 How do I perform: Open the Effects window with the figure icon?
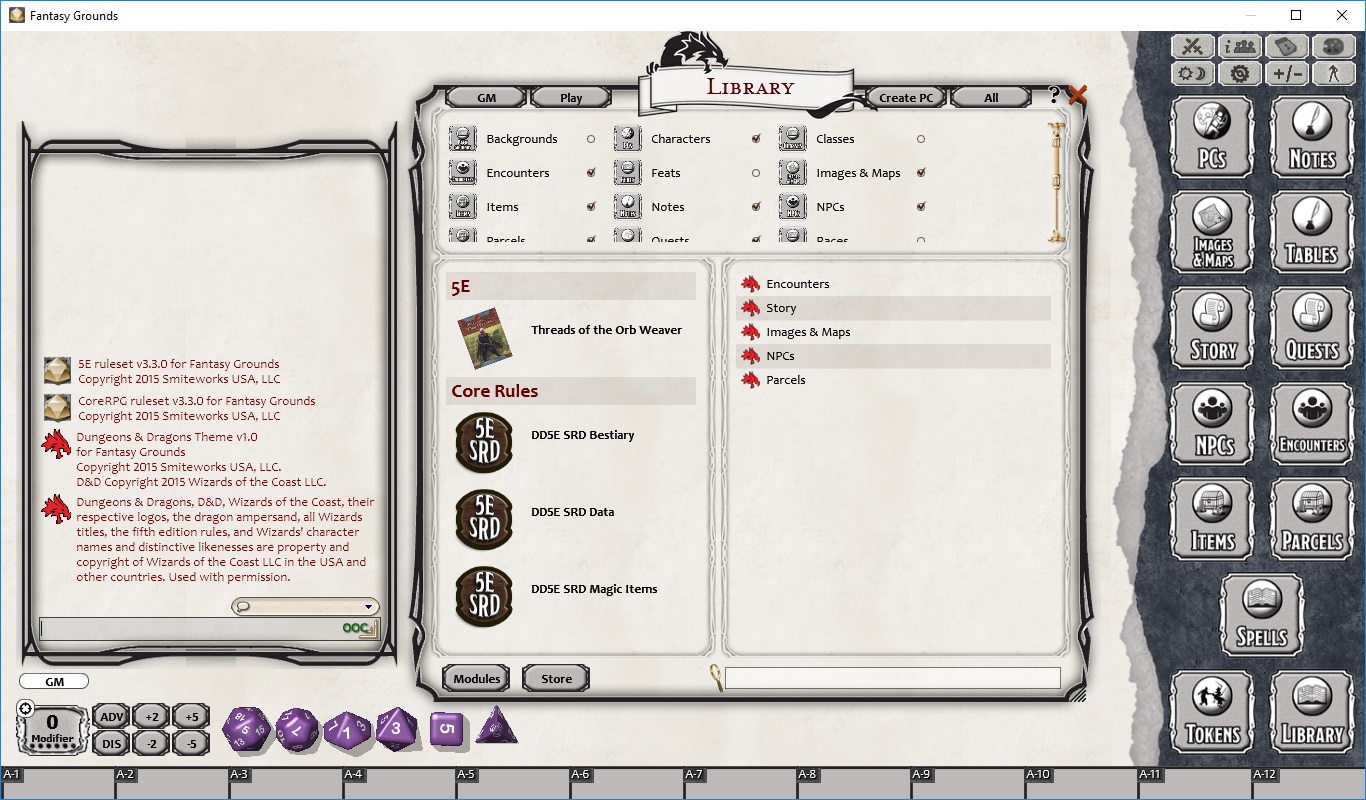[x=1333, y=73]
